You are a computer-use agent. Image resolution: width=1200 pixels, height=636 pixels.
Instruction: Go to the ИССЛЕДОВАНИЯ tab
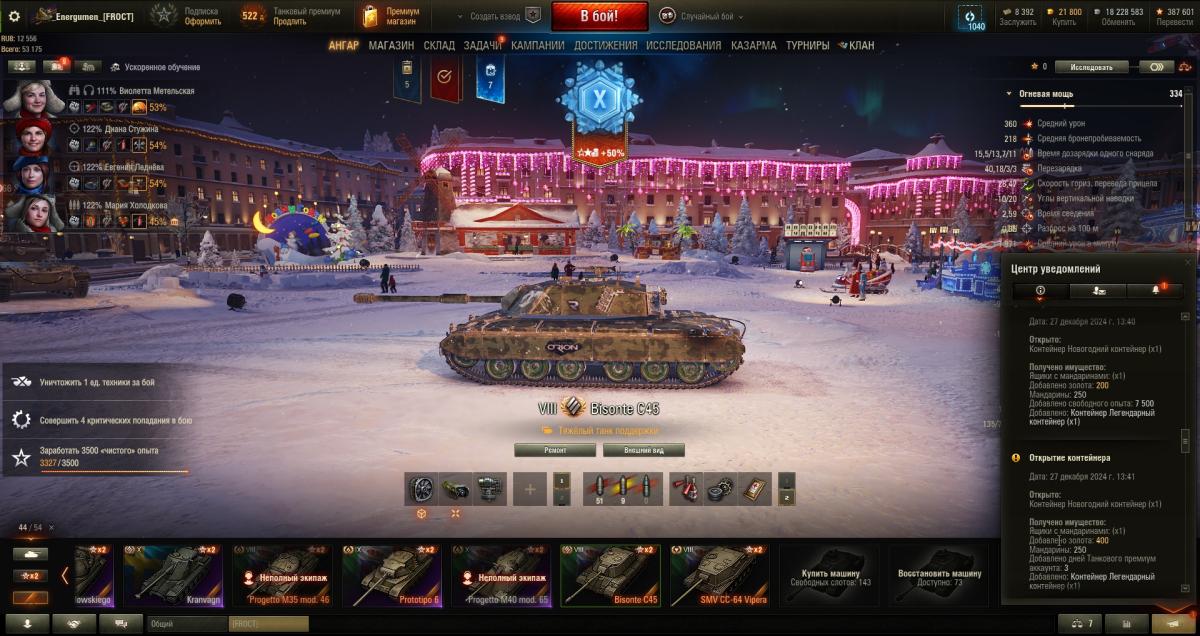pos(683,45)
